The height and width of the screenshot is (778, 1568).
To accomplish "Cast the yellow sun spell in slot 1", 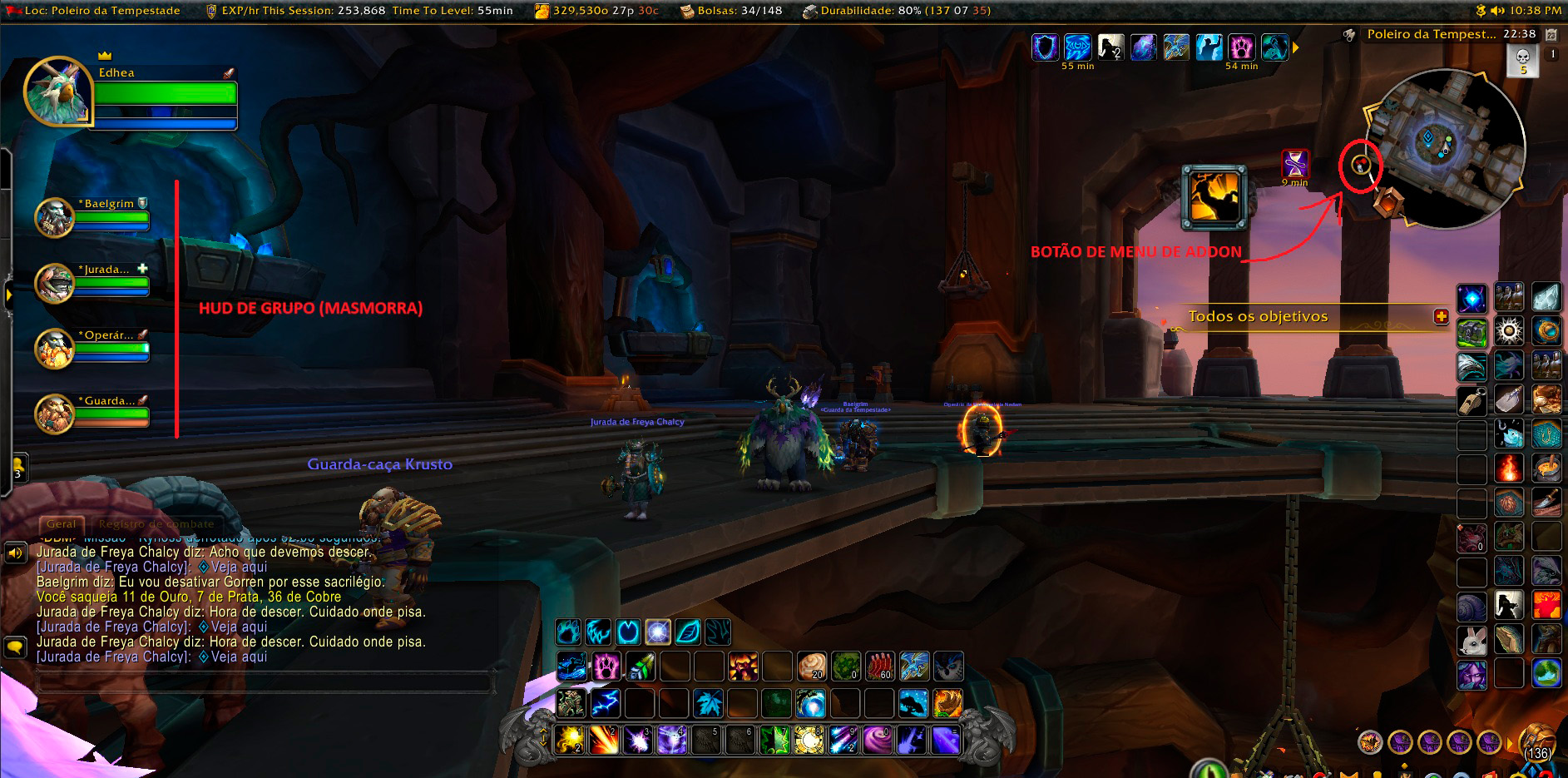I will point(571,739).
